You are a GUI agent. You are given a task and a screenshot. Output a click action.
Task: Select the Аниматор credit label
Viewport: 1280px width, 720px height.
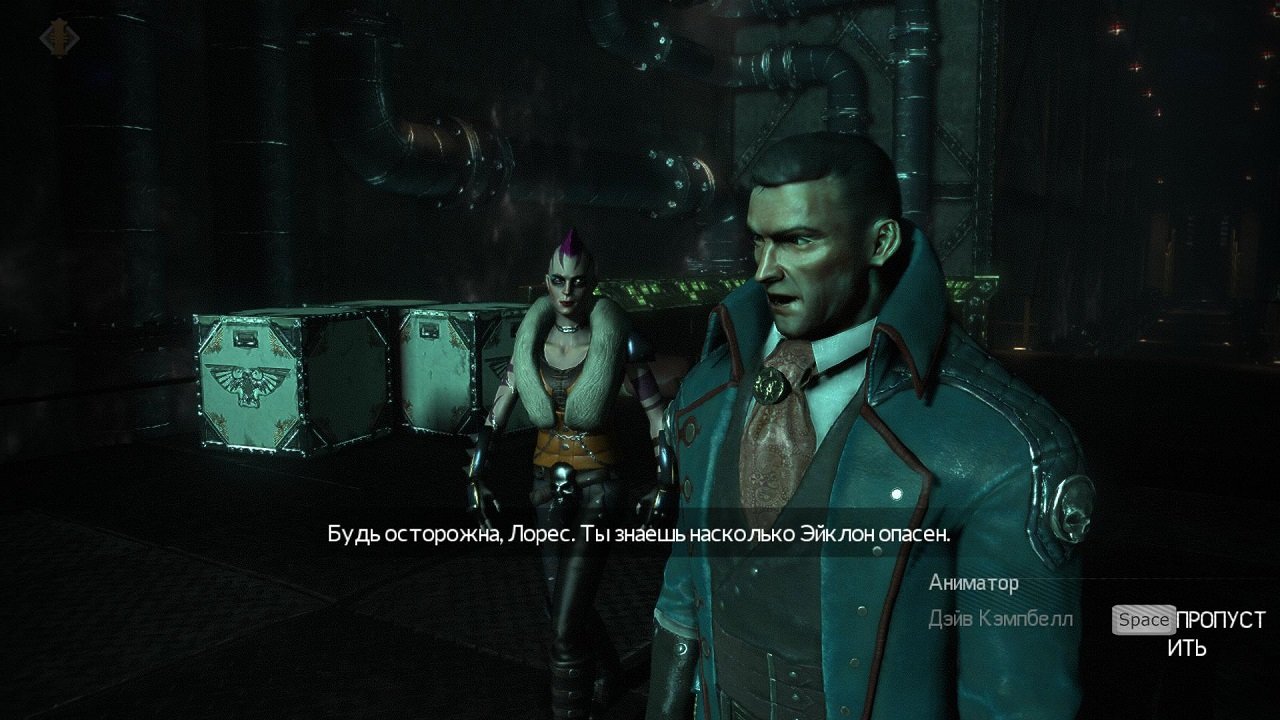(974, 583)
